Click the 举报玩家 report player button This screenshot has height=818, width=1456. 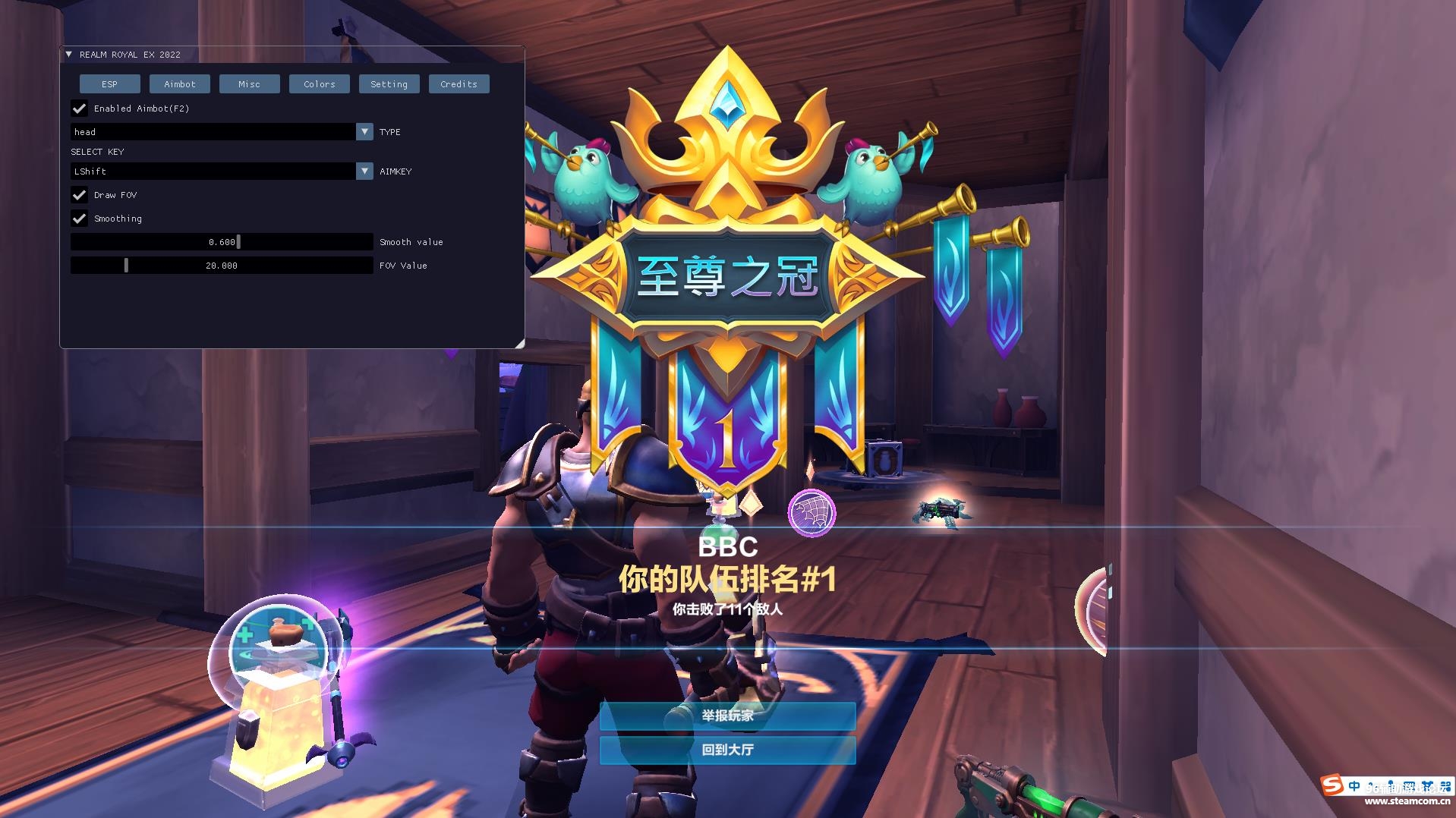coord(727,716)
